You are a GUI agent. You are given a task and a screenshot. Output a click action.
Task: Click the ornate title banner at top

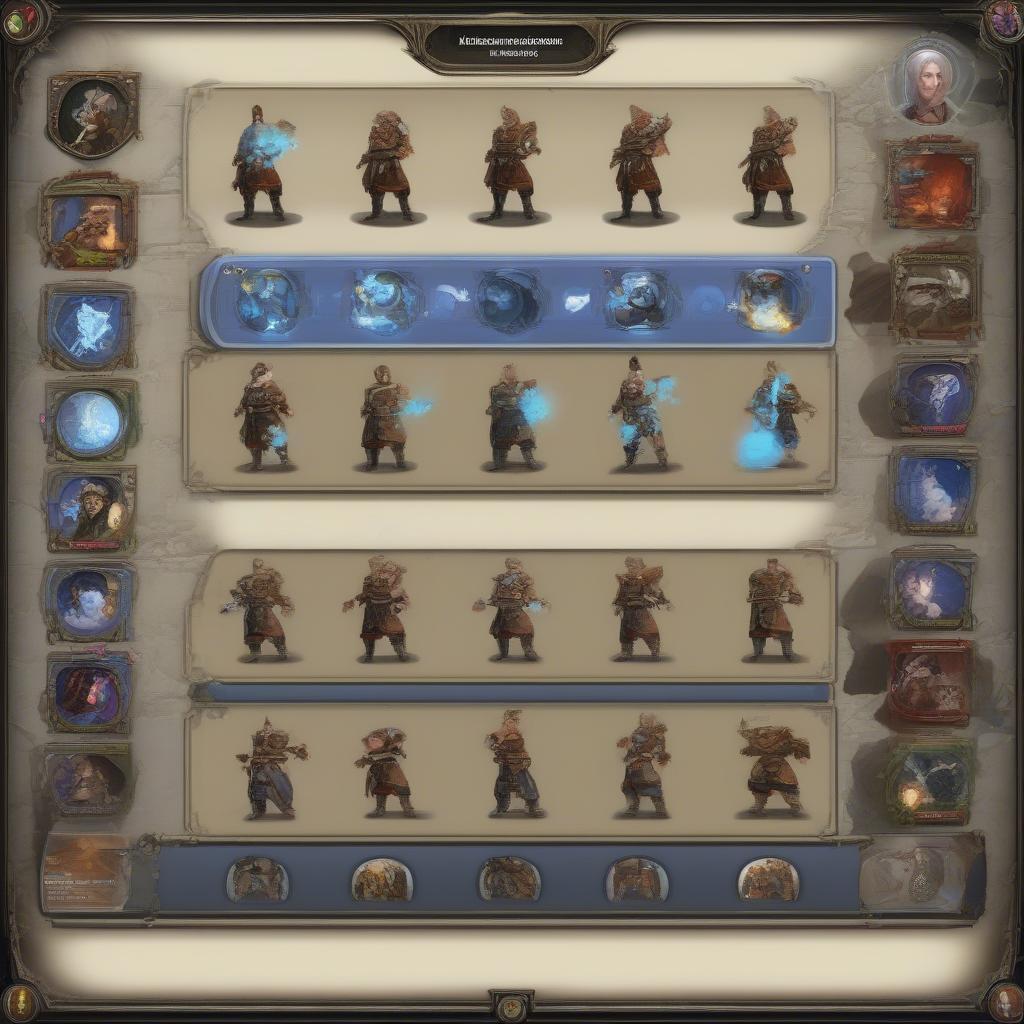(x=511, y=43)
